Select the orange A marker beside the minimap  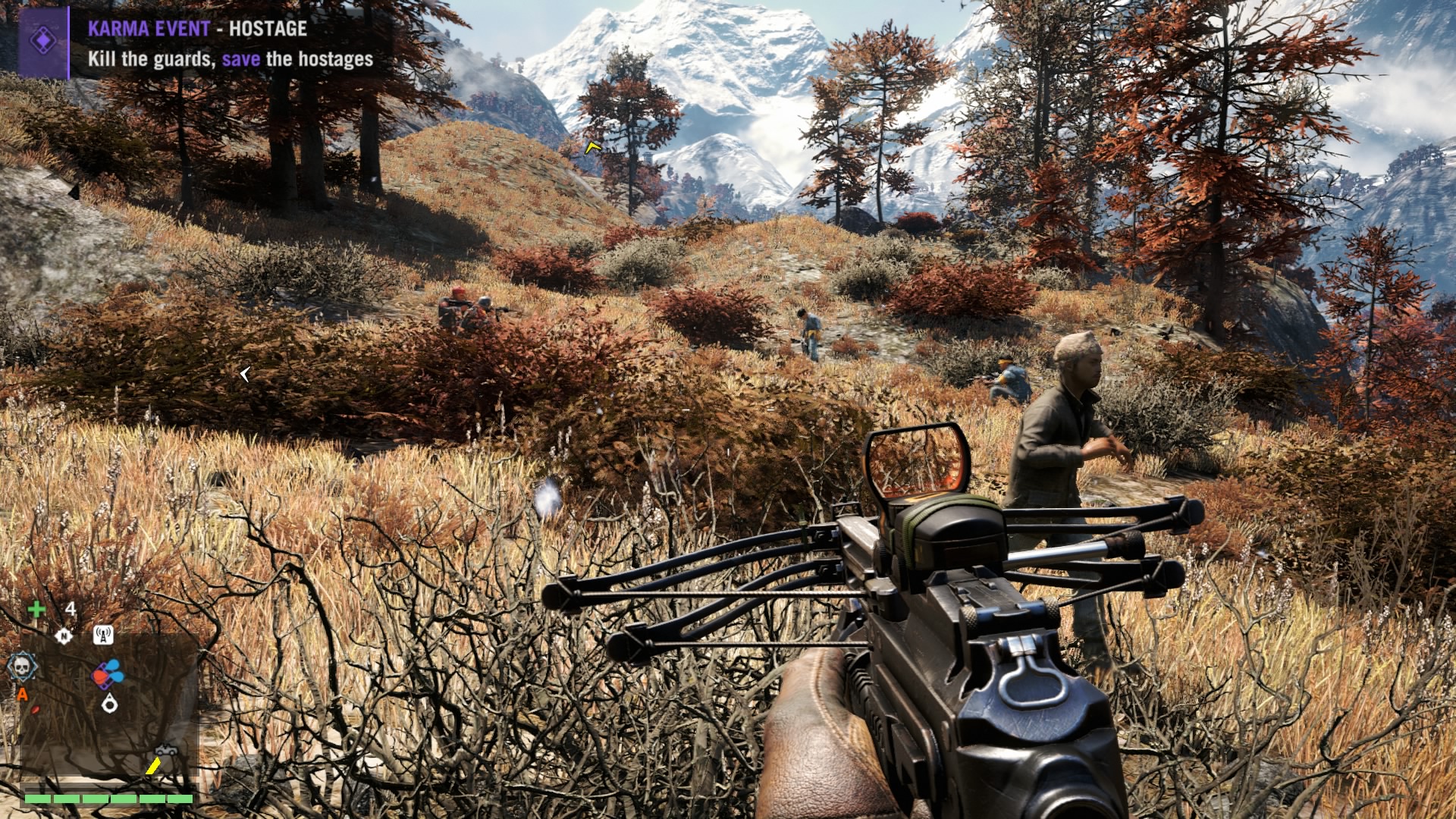[x=23, y=694]
